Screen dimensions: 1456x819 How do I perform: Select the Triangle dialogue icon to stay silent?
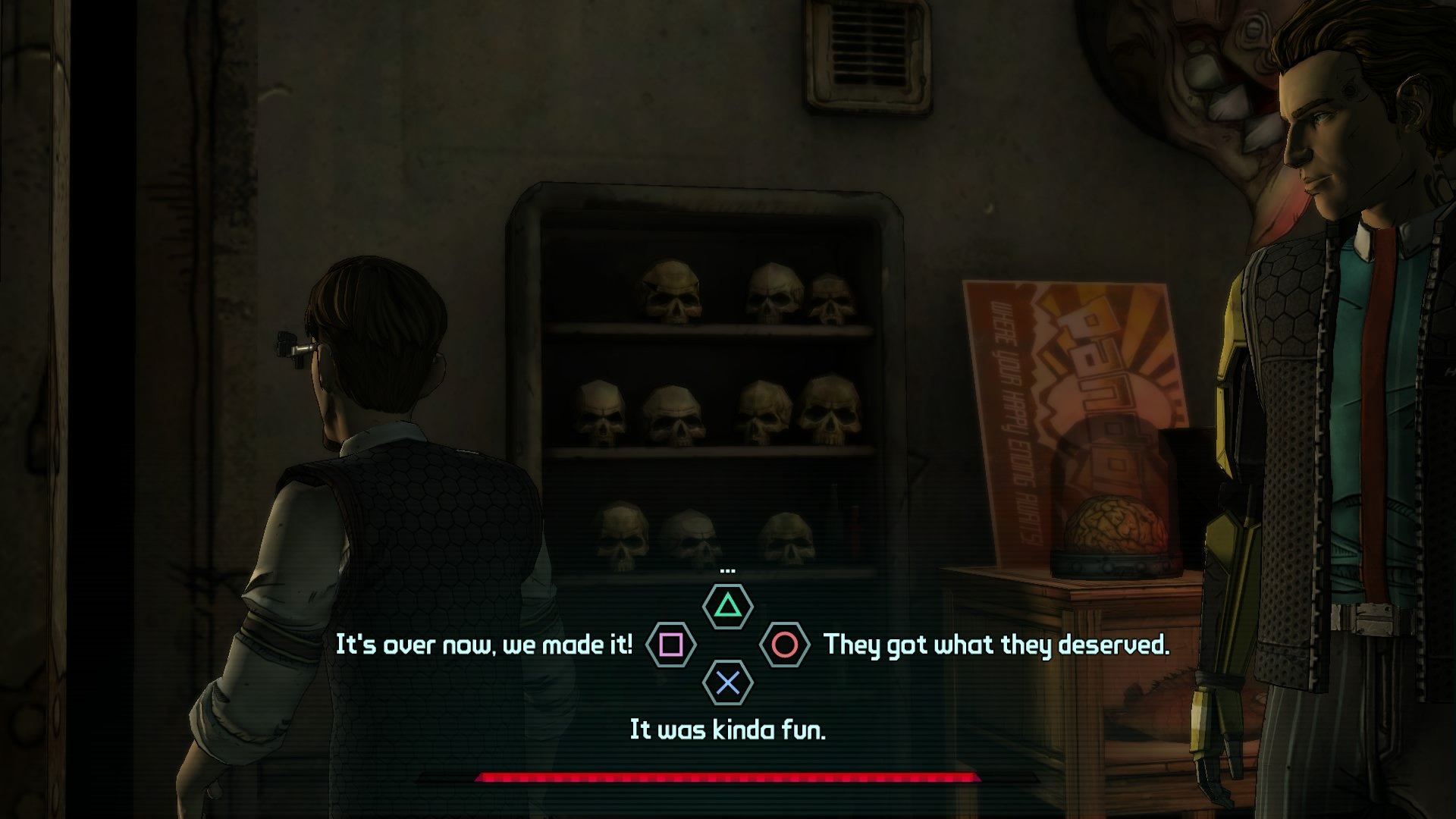(727, 605)
